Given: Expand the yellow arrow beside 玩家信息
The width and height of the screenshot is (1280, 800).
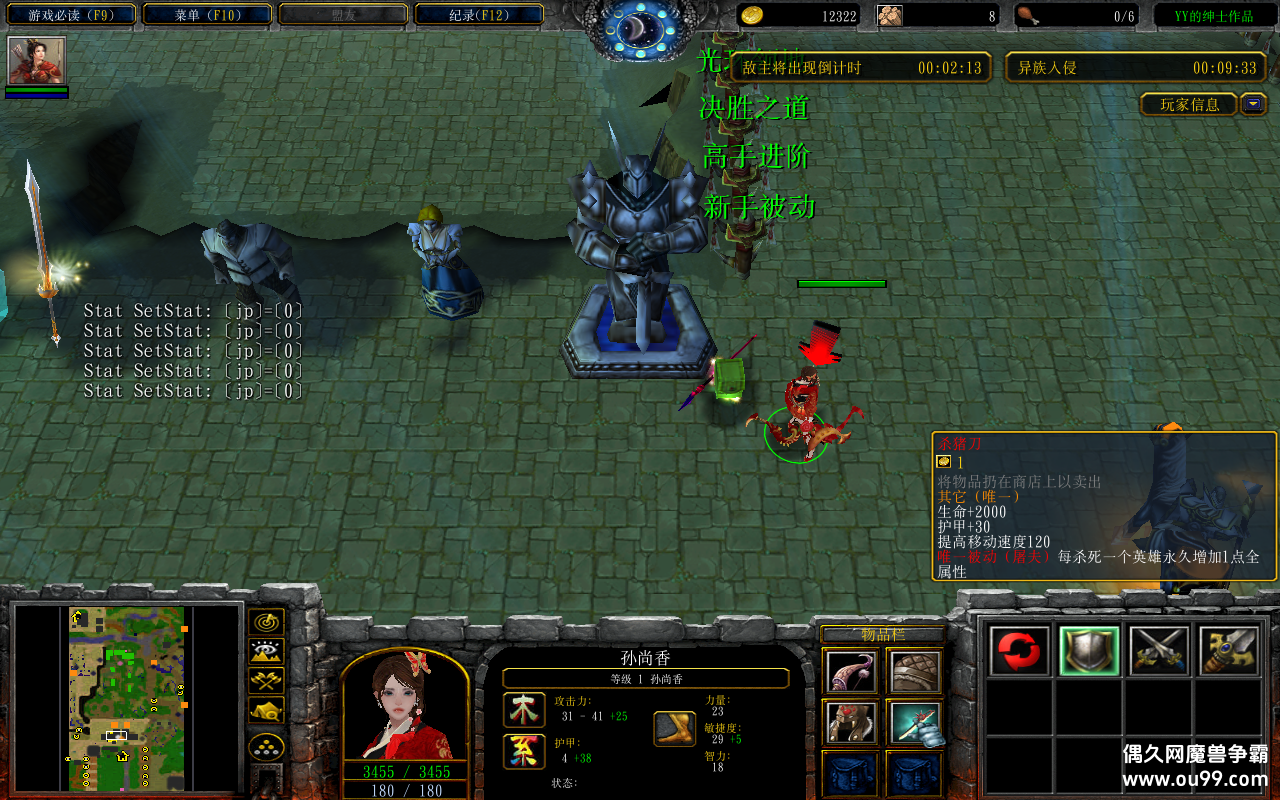Looking at the screenshot, I should pos(1253,104).
